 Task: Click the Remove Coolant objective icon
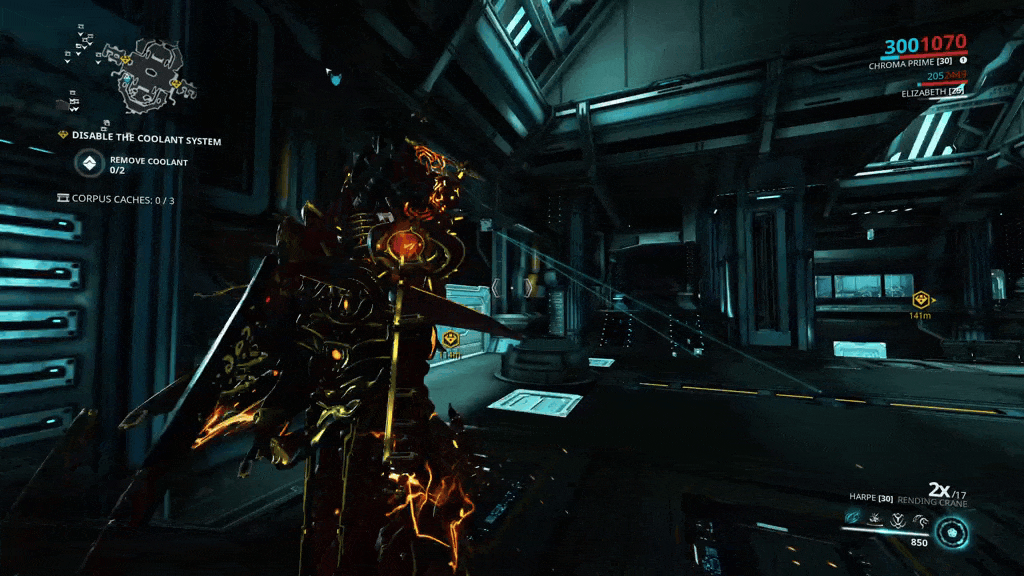coord(90,163)
